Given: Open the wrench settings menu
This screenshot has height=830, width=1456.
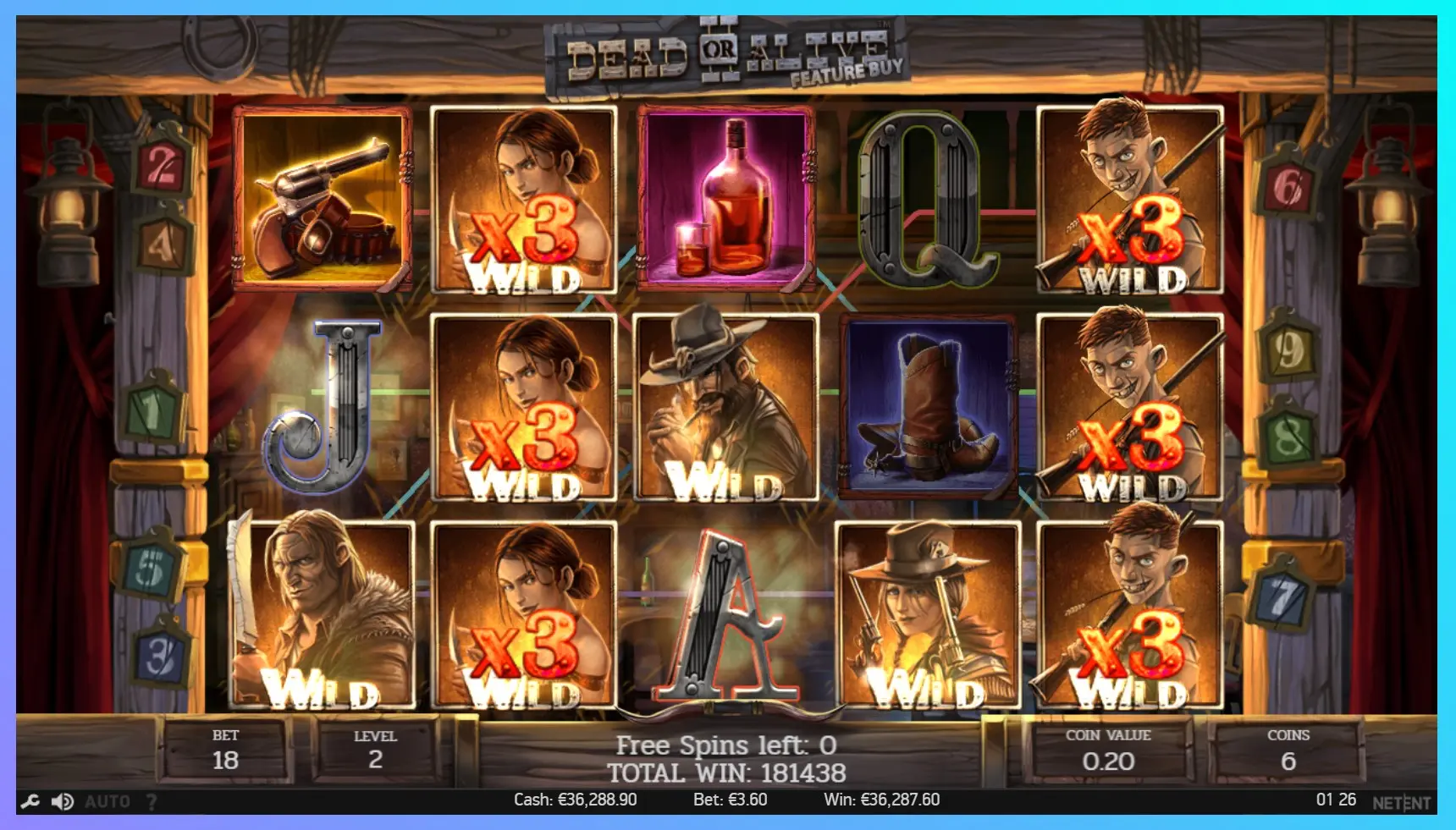Looking at the screenshot, I should click(x=30, y=801).
